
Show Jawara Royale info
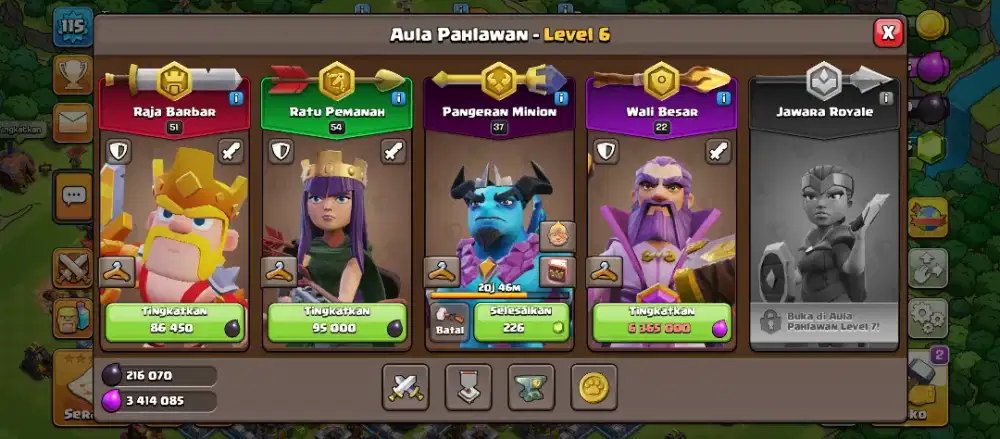point(885,98)
